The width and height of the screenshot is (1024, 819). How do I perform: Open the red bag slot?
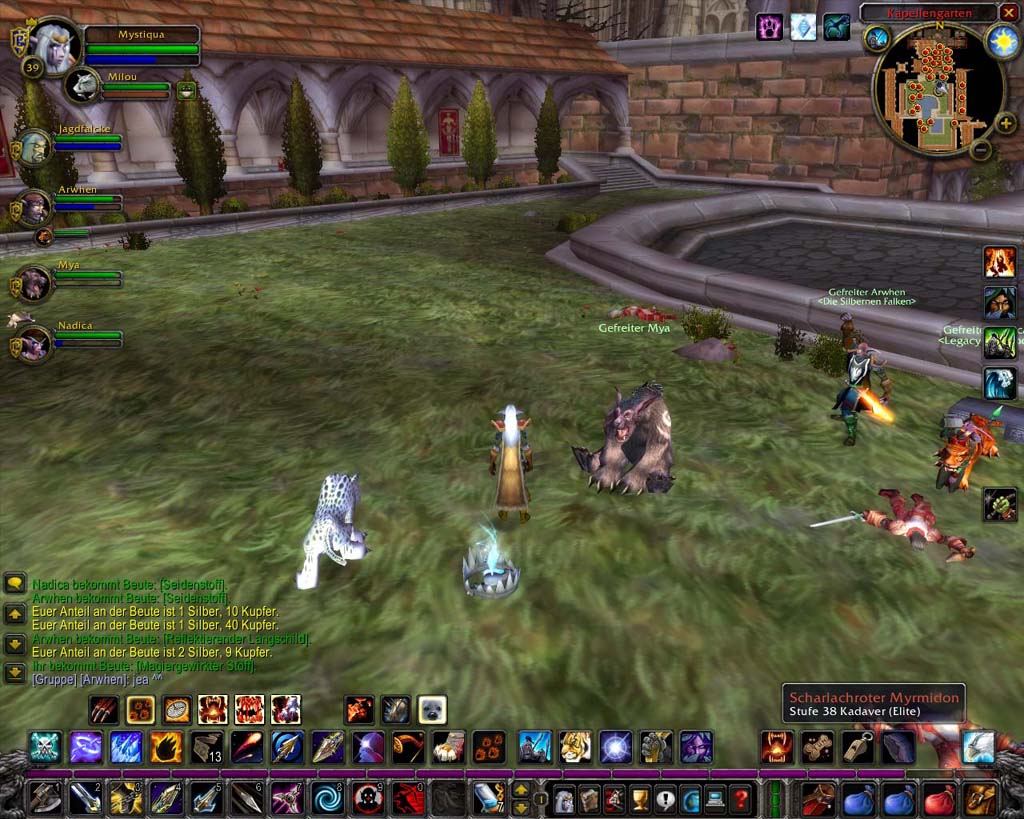(939, 800)
